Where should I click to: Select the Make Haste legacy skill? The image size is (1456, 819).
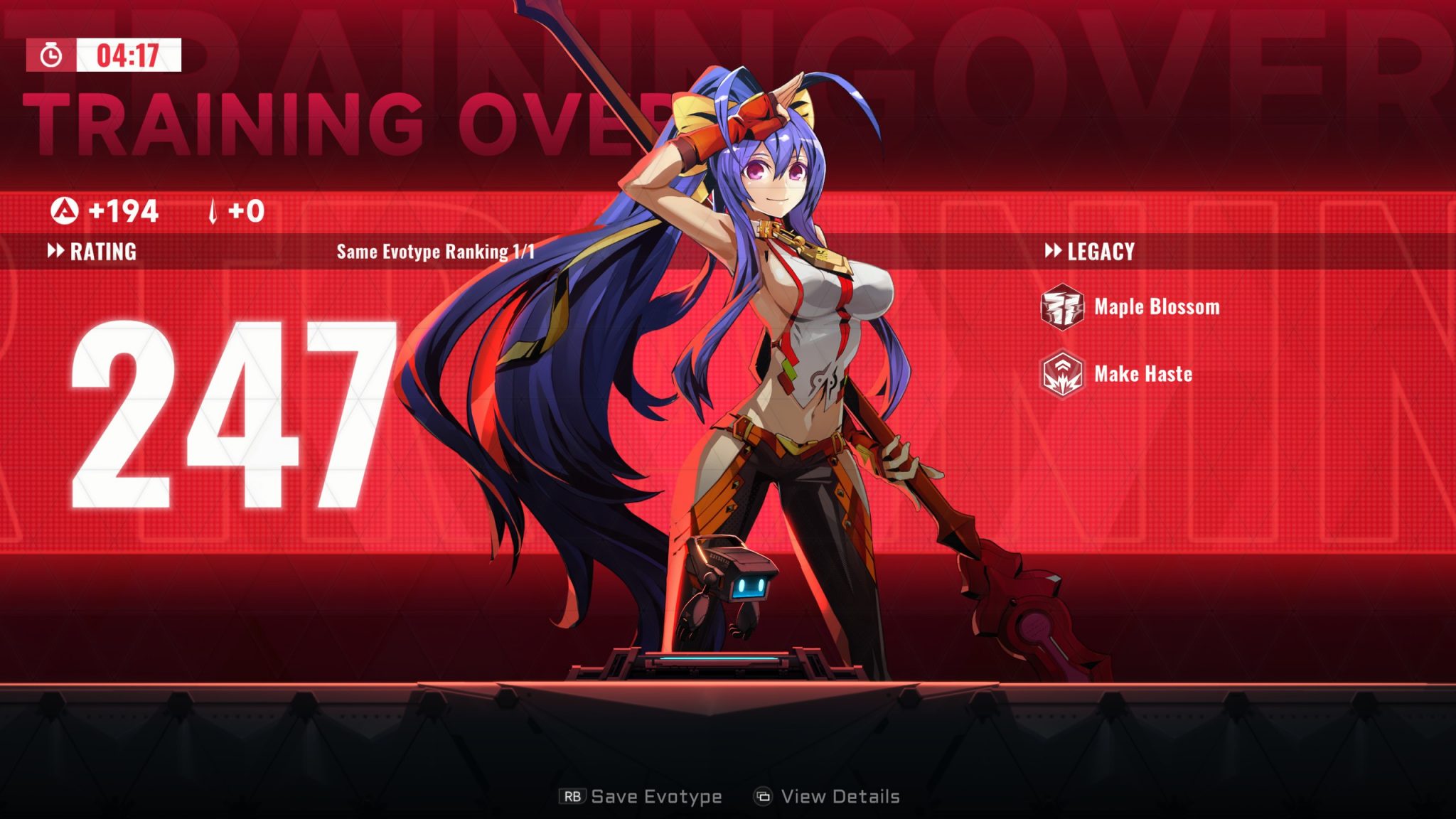1118,374
